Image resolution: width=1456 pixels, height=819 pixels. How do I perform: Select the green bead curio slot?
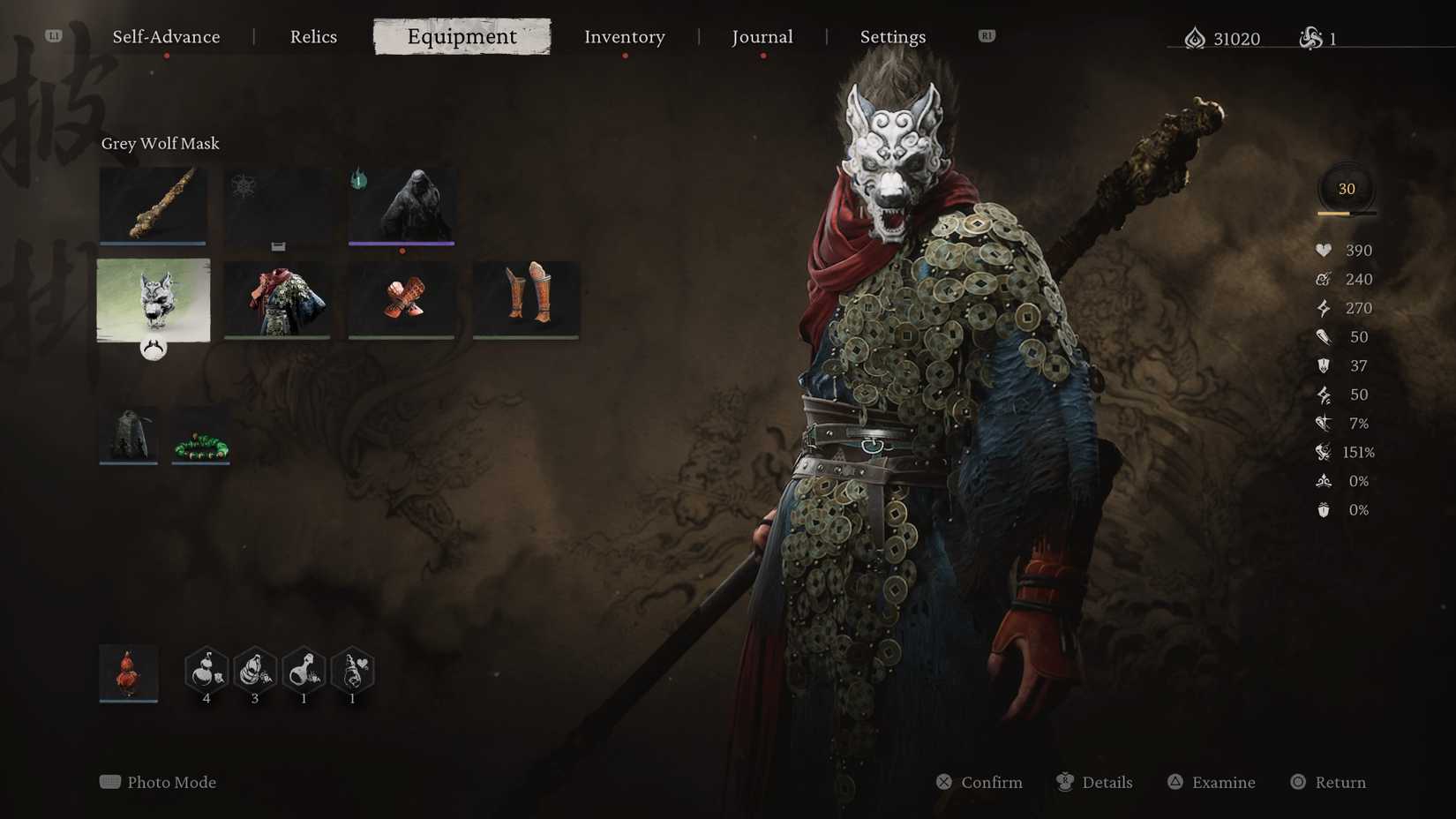tap(199, 436)
